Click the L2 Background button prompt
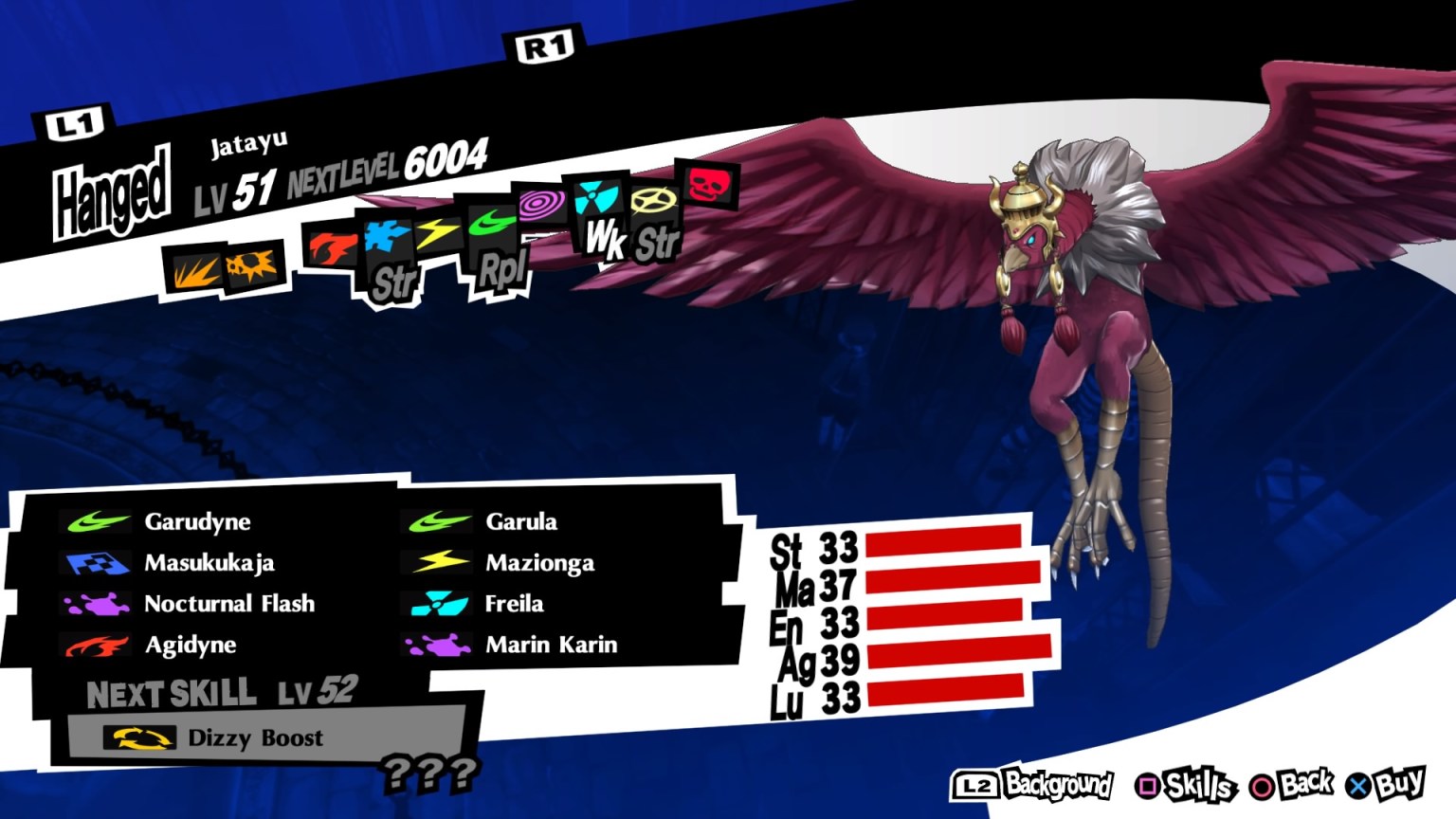Screen dimensions: 1456x819 coord(1033,784)
